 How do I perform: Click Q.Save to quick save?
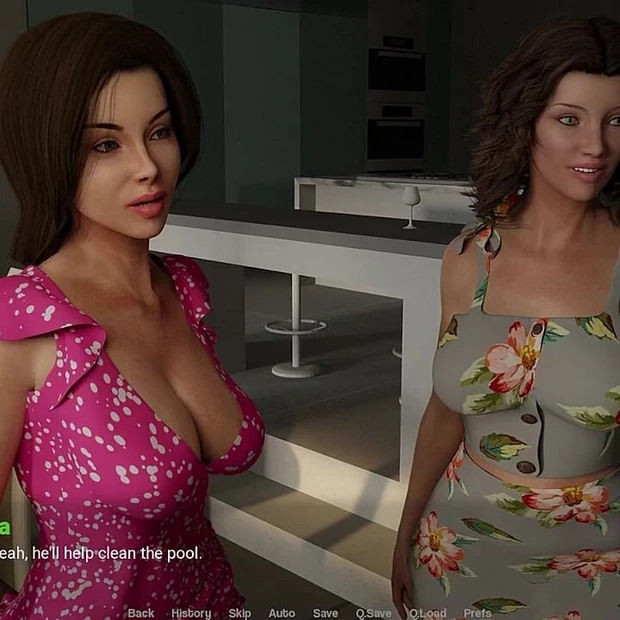click(x=373, y=613)
